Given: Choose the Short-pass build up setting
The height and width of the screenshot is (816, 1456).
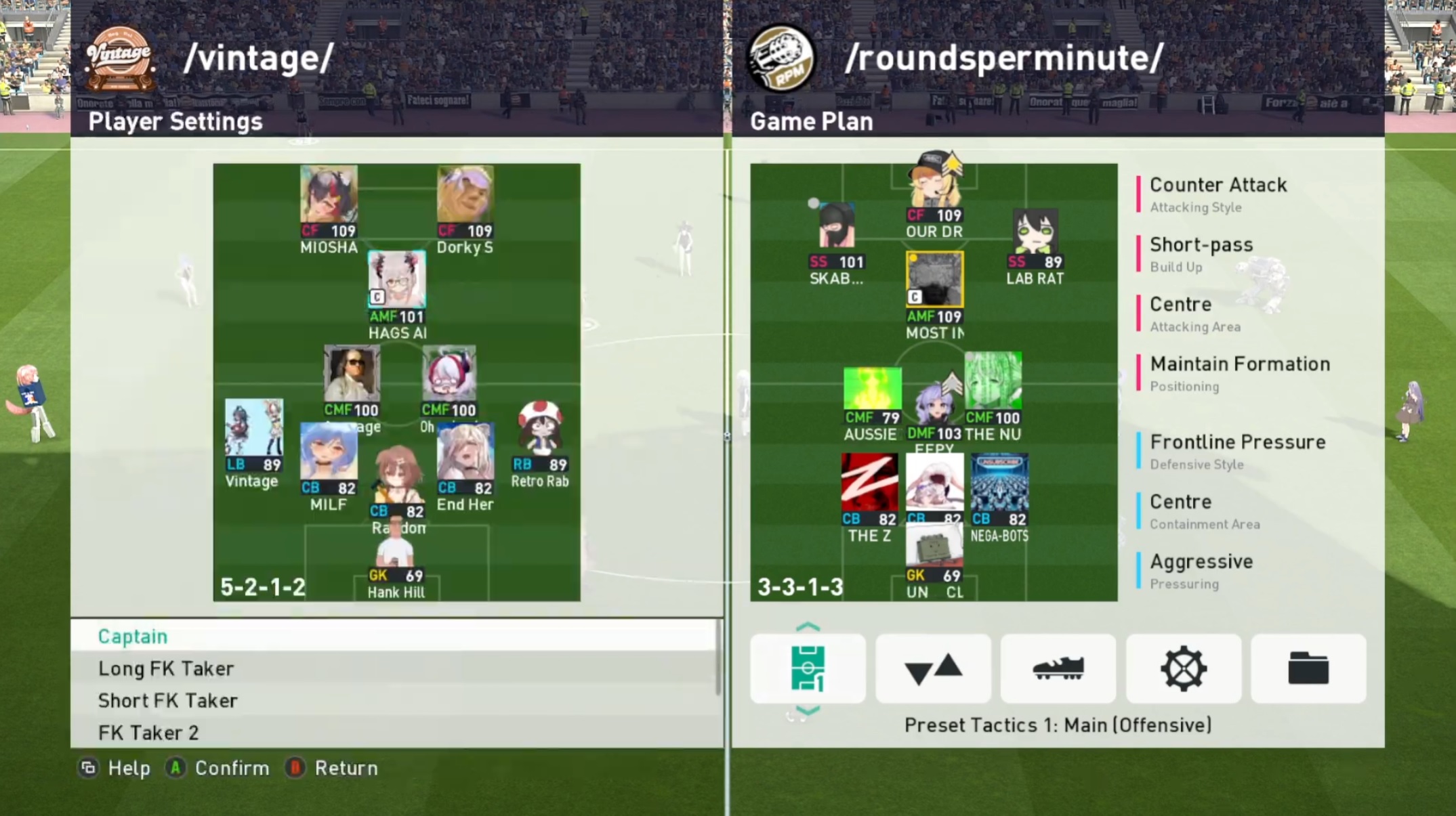Looking at the screenshot, I should (1201, 253).
